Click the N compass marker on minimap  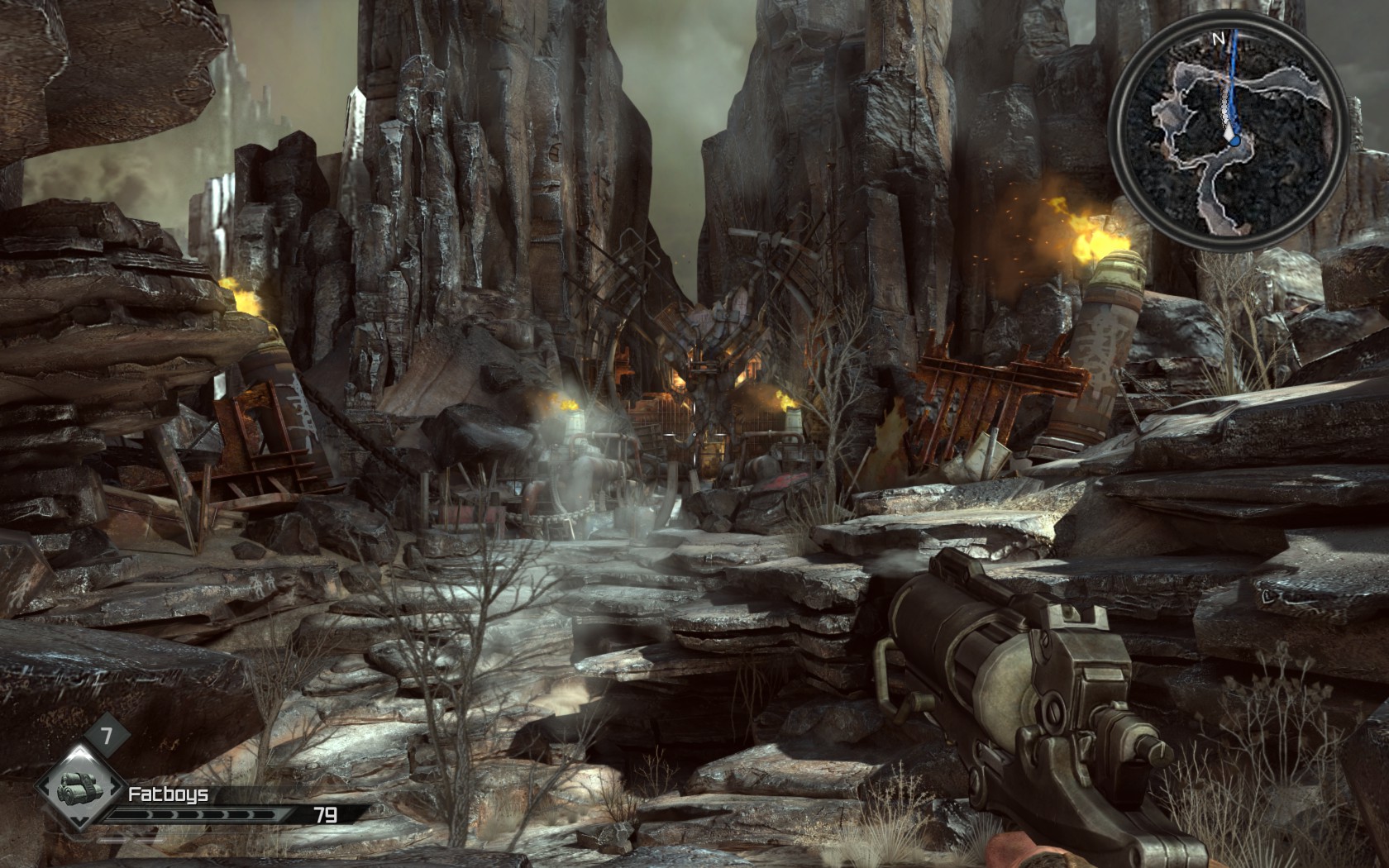(1220, 38)
